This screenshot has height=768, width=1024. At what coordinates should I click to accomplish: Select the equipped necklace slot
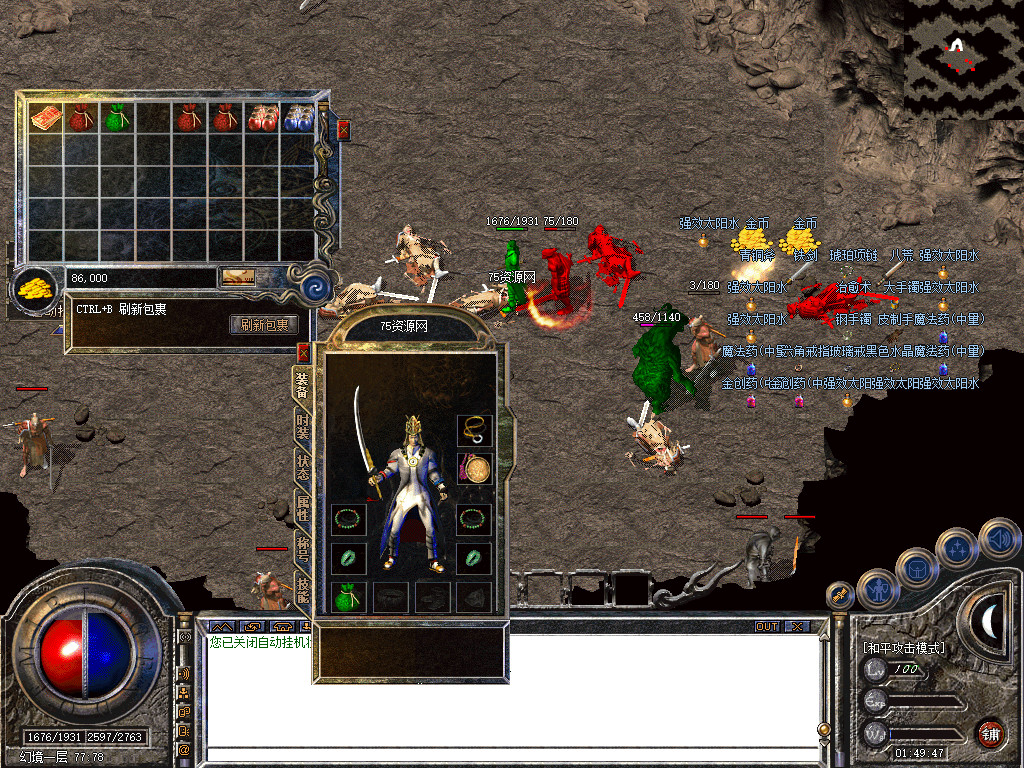point(473,430)
